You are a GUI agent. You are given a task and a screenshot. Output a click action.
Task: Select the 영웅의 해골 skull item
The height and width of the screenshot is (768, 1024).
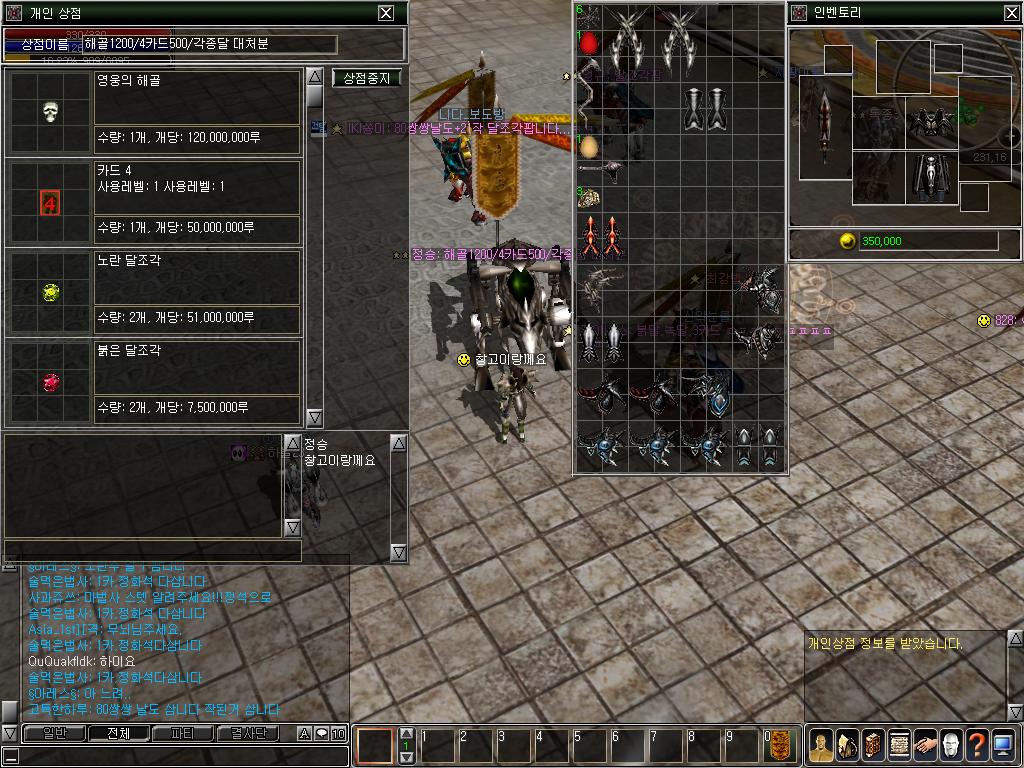[51, 111]
